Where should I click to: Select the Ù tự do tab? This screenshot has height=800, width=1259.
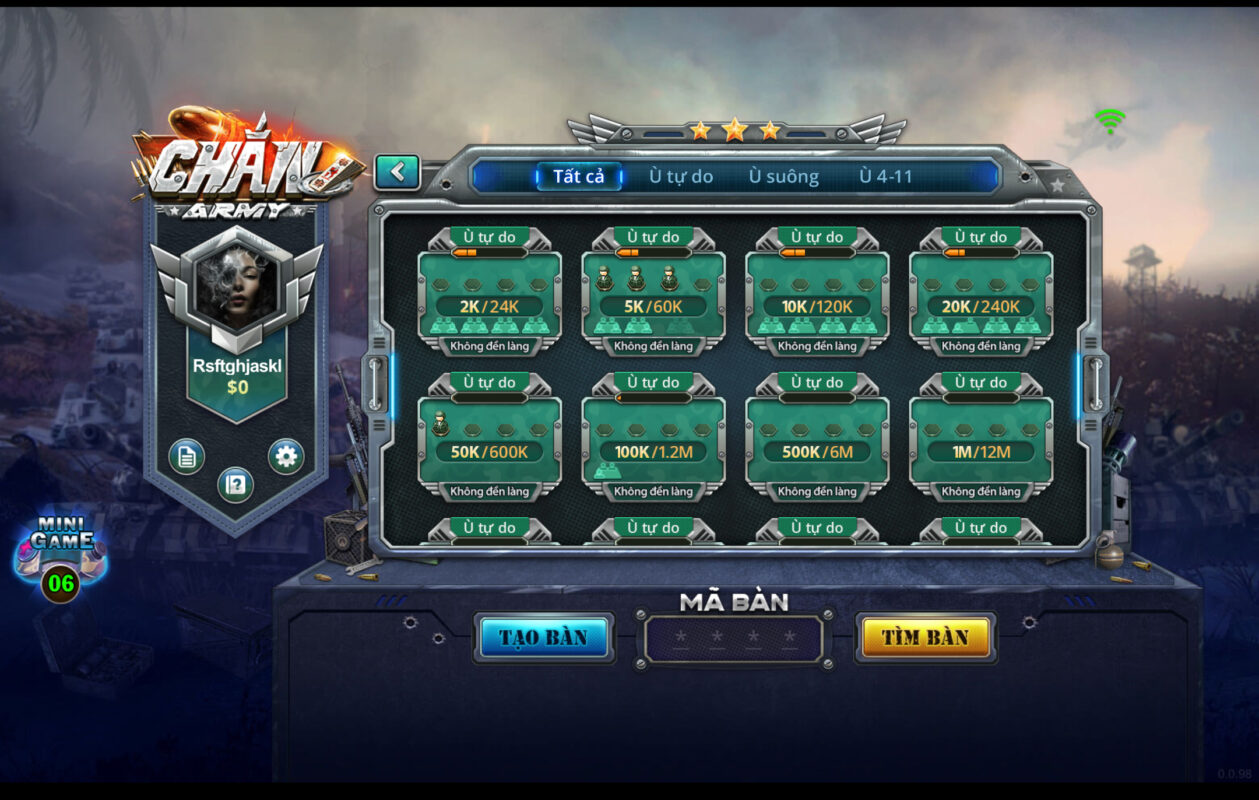click(681, 177)
